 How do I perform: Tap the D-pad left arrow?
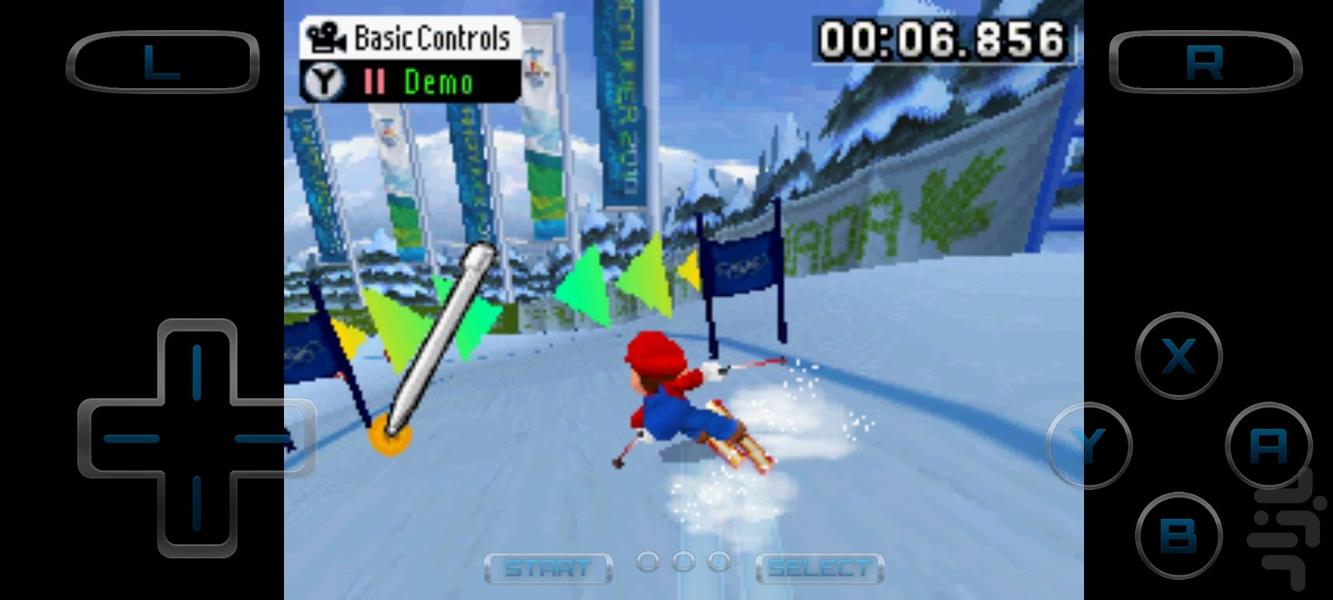(x=128, y=438)
